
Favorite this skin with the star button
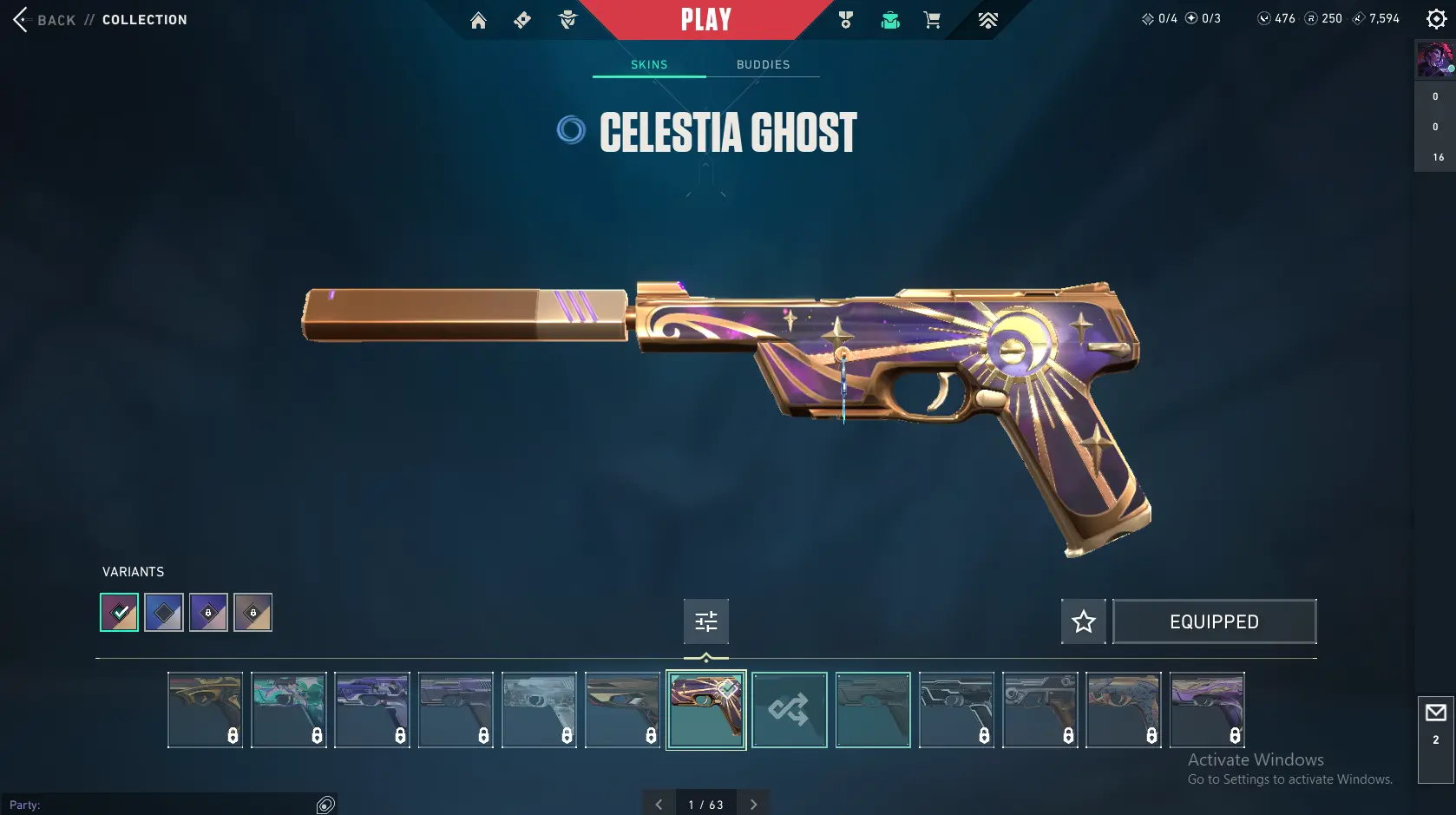1083,621
